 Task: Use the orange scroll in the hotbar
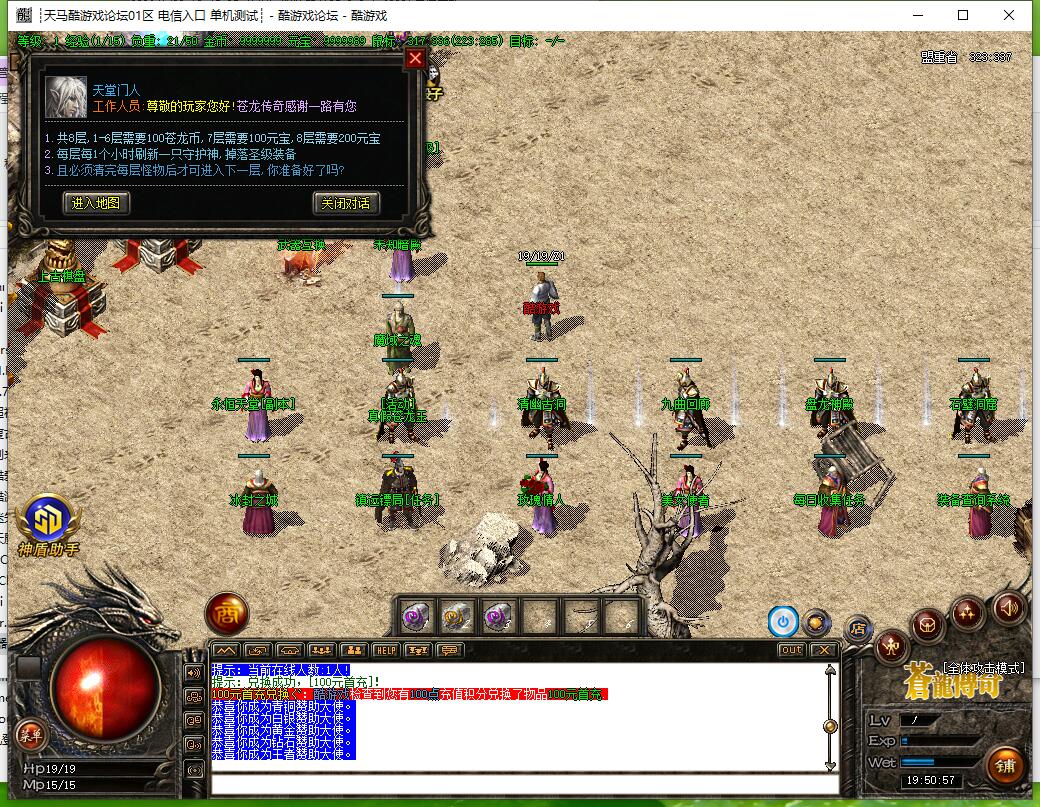tap(457, 617)
